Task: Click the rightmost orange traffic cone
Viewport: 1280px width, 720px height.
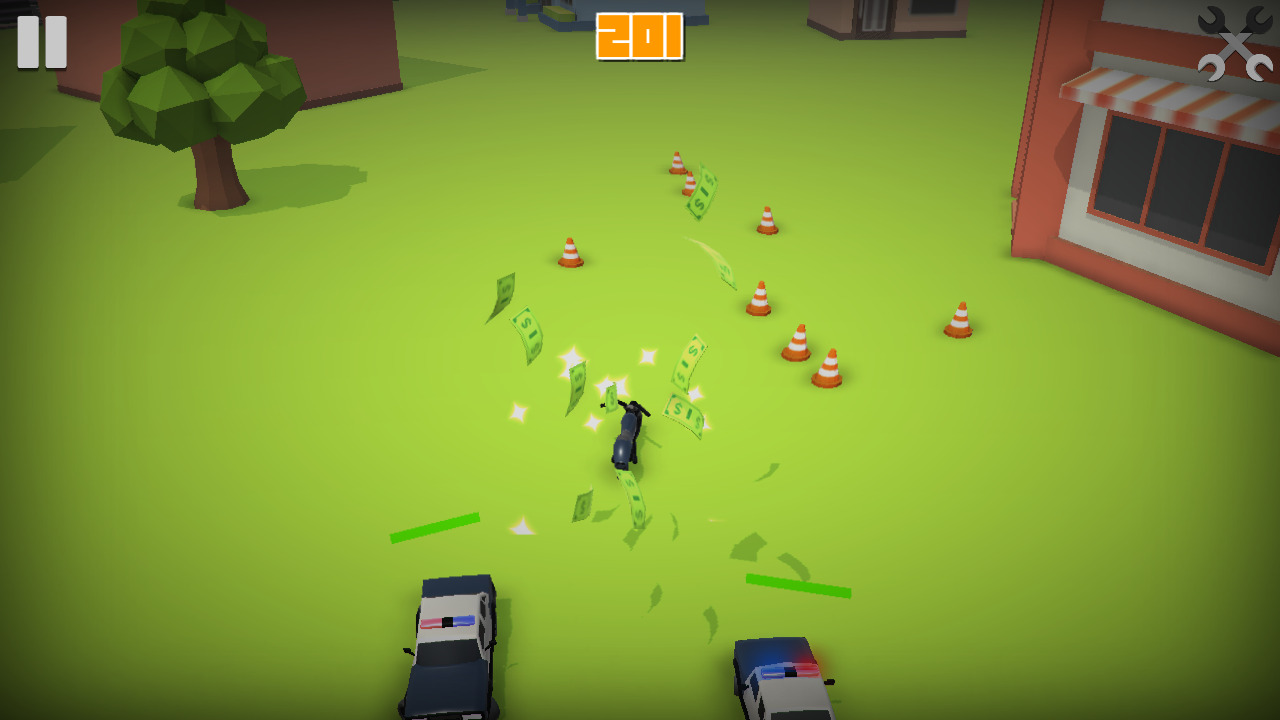Action: [958, 318]
